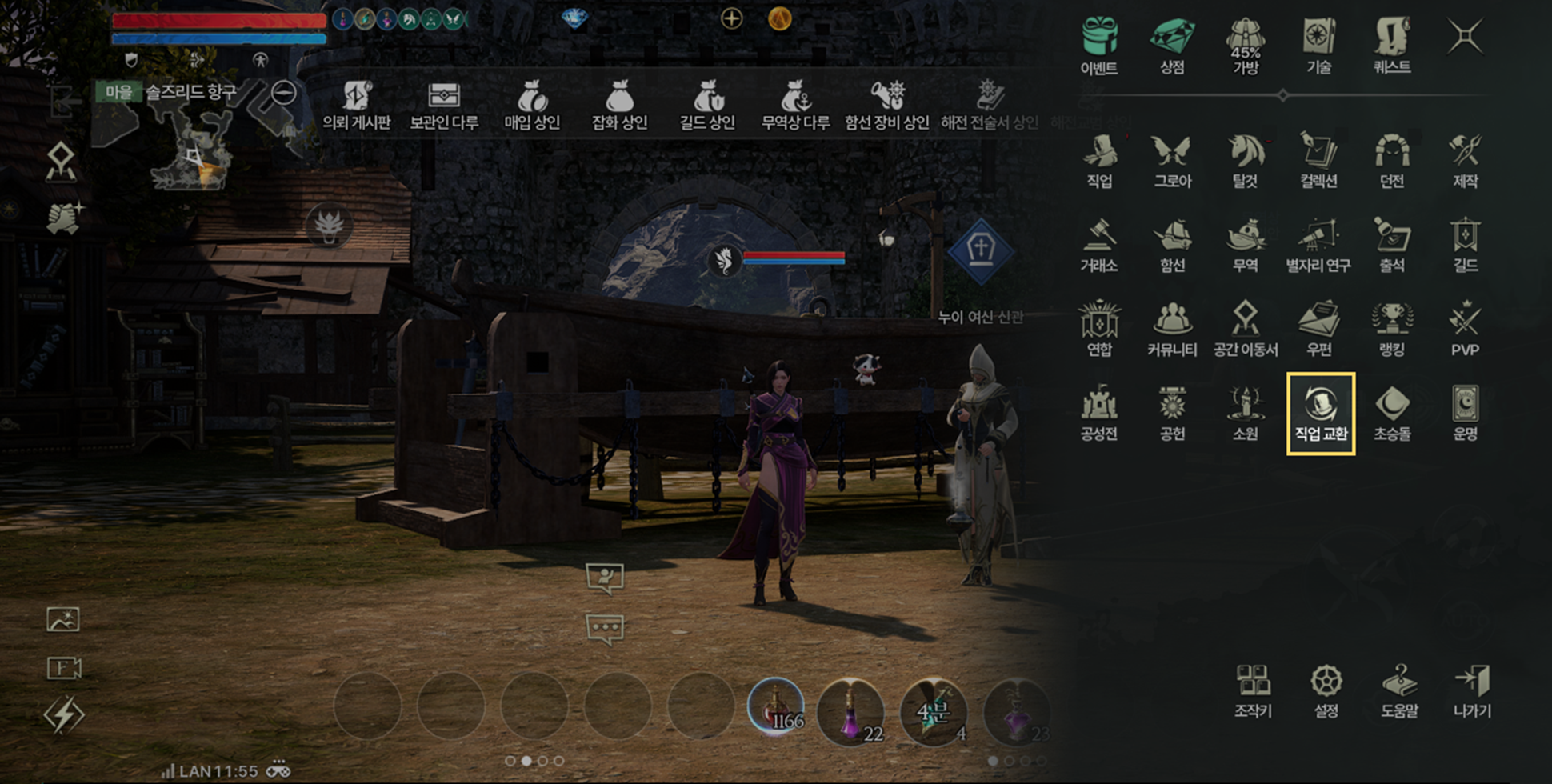This screenshot has width=1552, height=784.
Task: Open the 설정 settings
Action: [1326, 690]
